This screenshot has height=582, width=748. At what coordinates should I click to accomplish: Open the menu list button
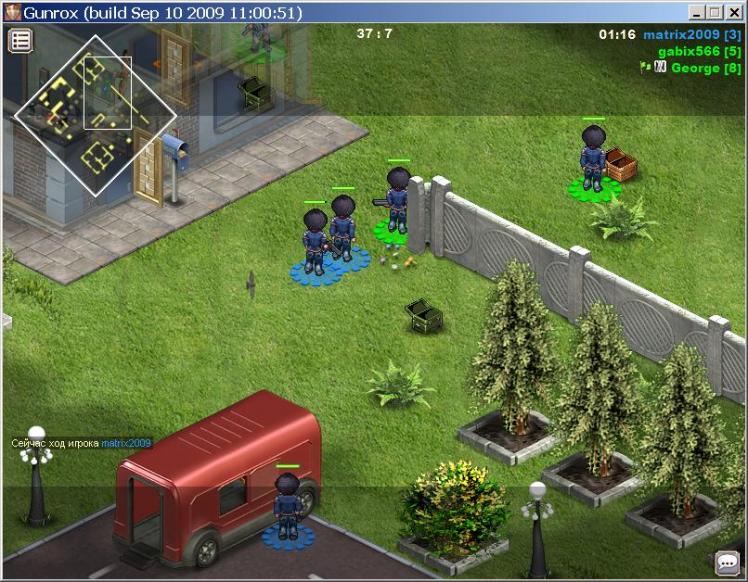pos(21,40)
